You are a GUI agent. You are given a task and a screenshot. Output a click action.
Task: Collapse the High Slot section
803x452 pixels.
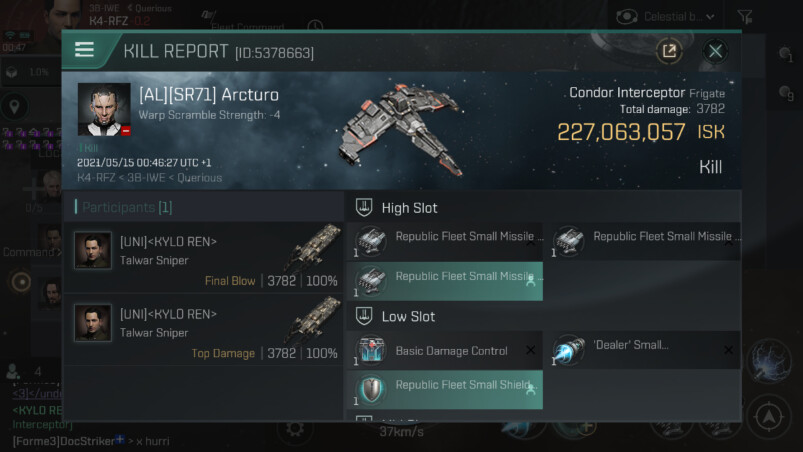(365, 208)
